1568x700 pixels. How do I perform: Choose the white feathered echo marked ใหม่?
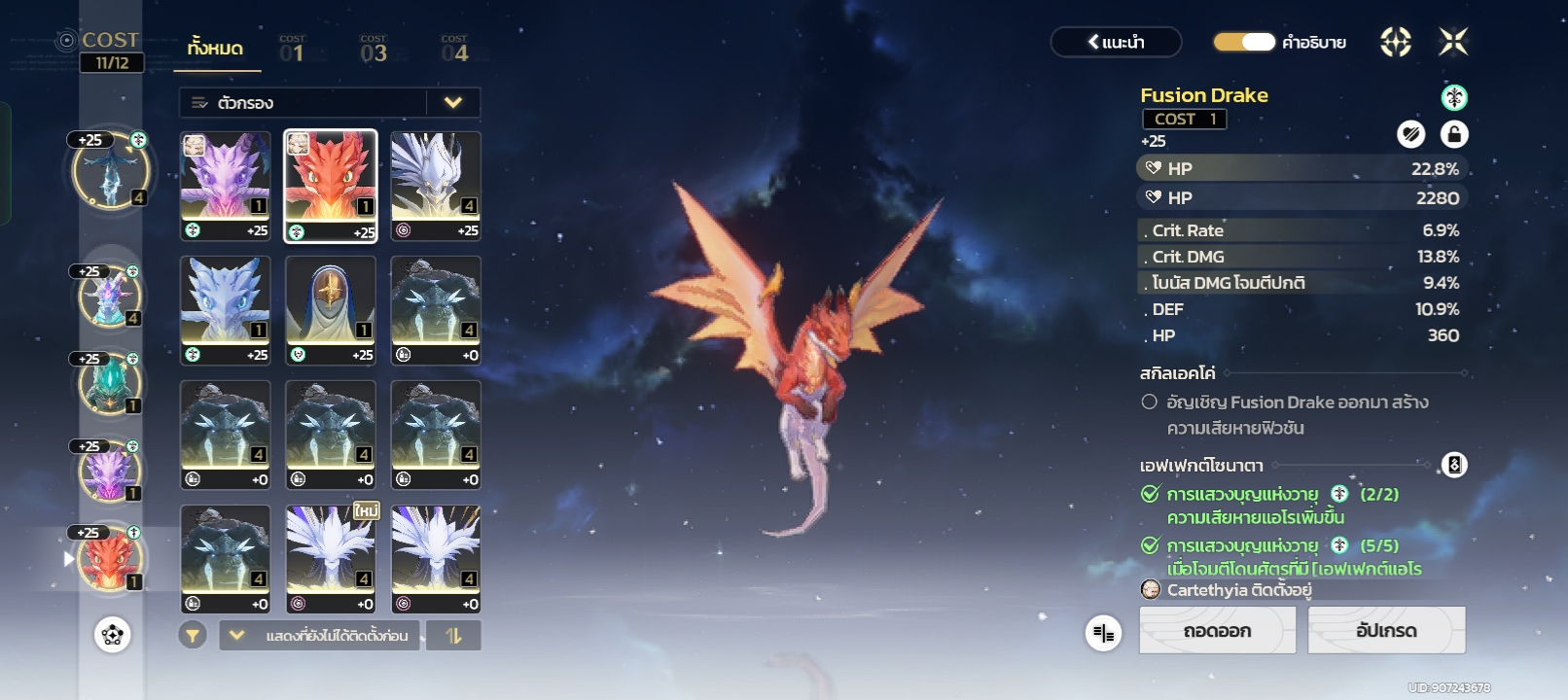(x=331, y=559)
